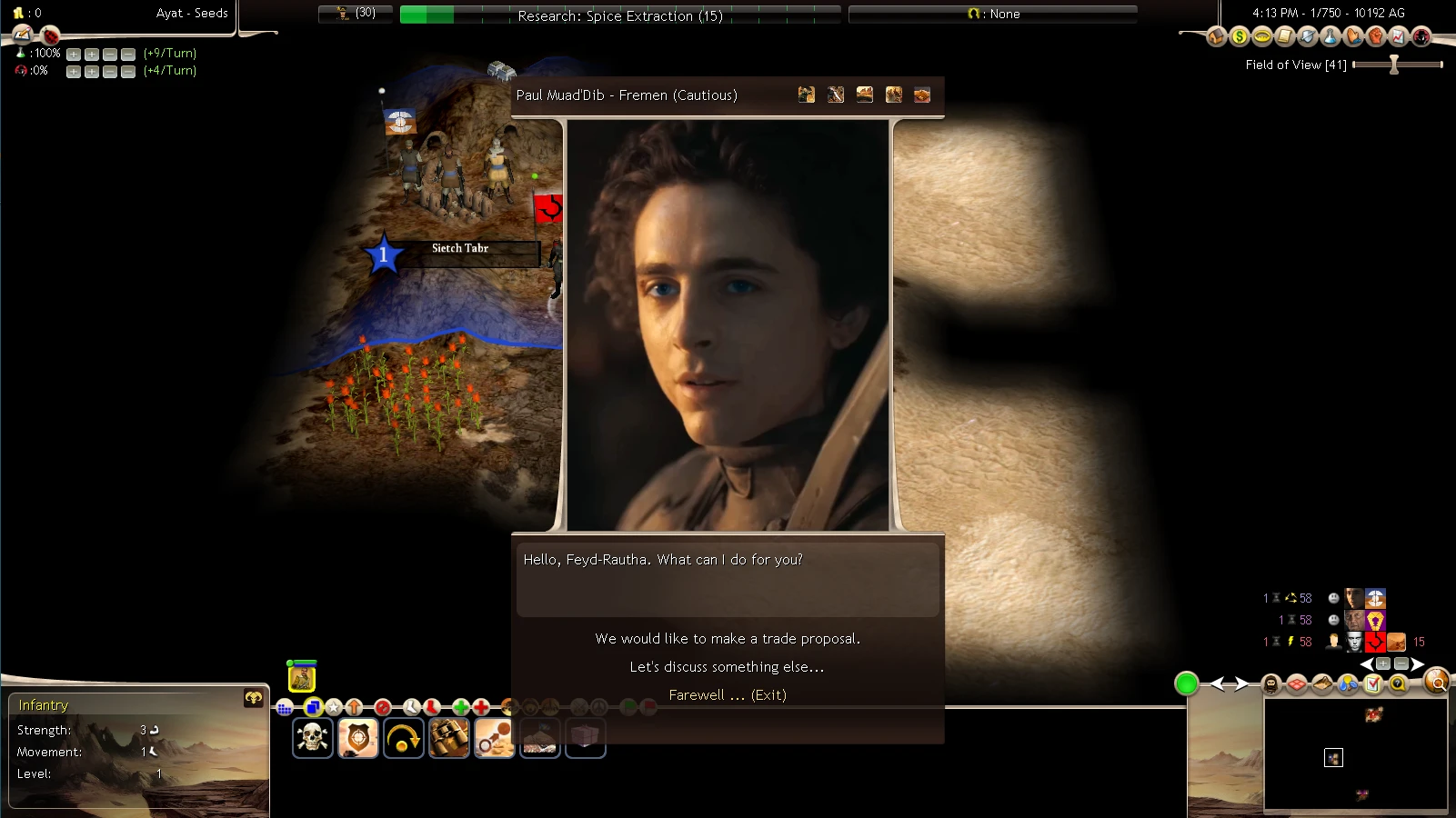
Task: Adjust the Field of View slider
Action: pyautogui.click(x=1392, y=64)
